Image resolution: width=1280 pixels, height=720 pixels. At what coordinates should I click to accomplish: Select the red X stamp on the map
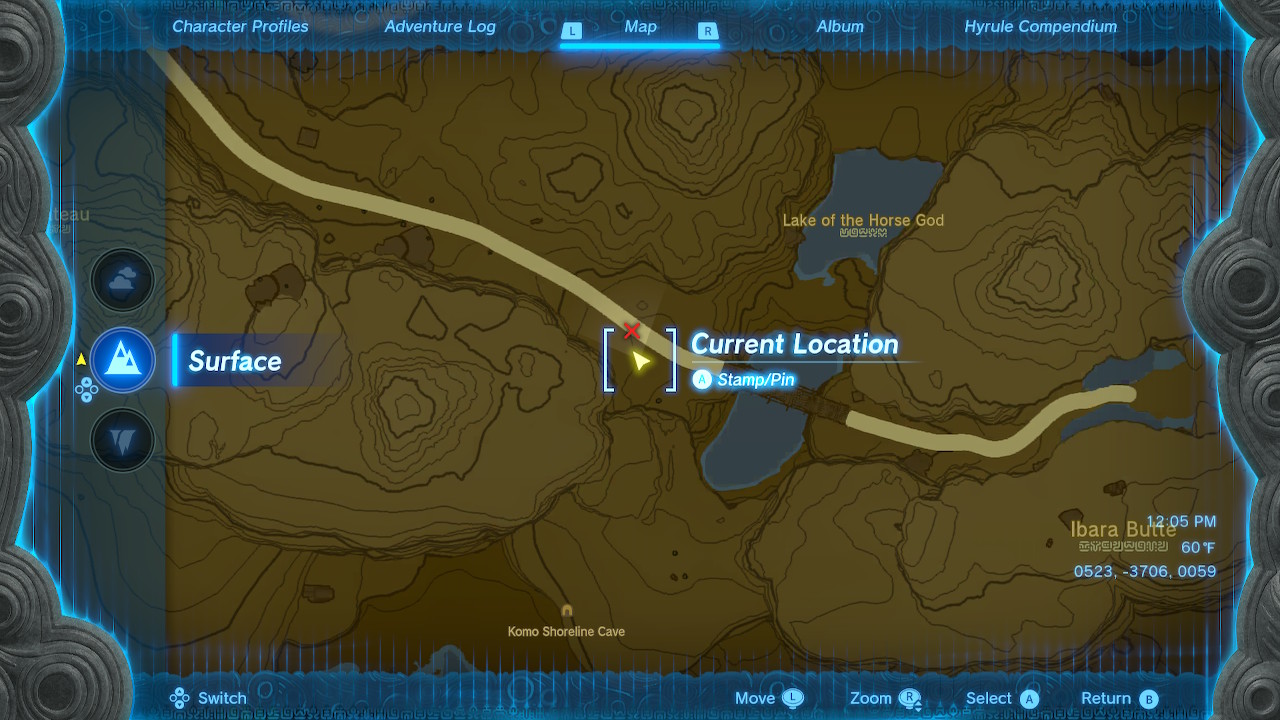[631, 329]
